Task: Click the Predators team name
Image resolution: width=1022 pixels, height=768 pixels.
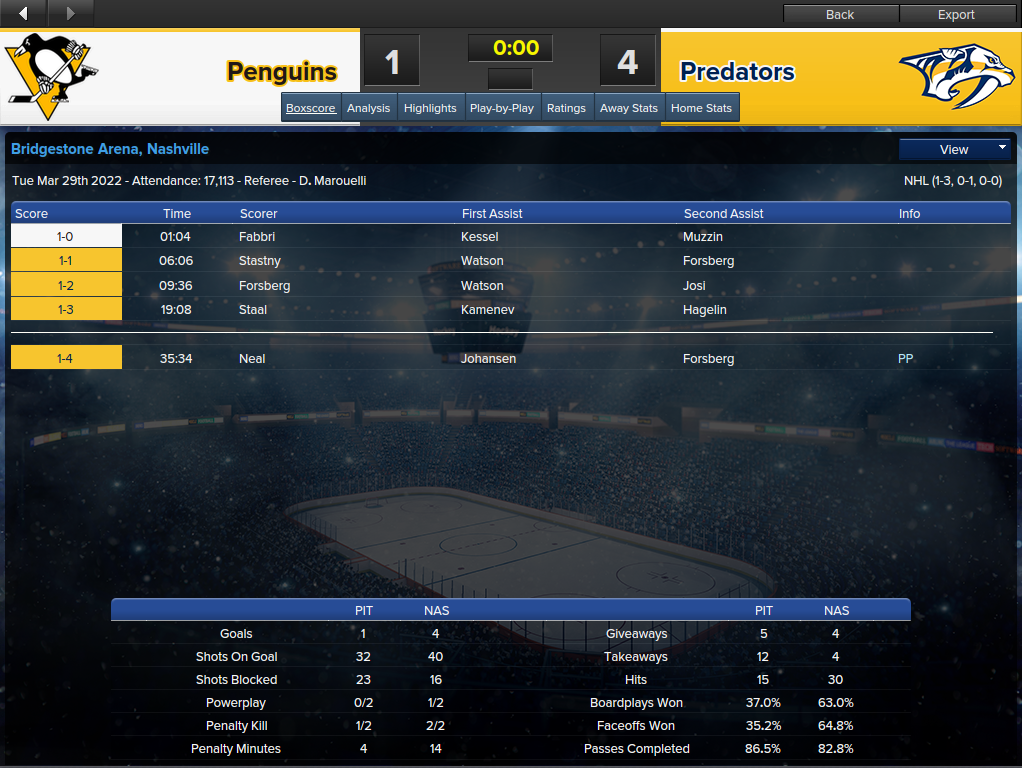Action: [737, 72]
